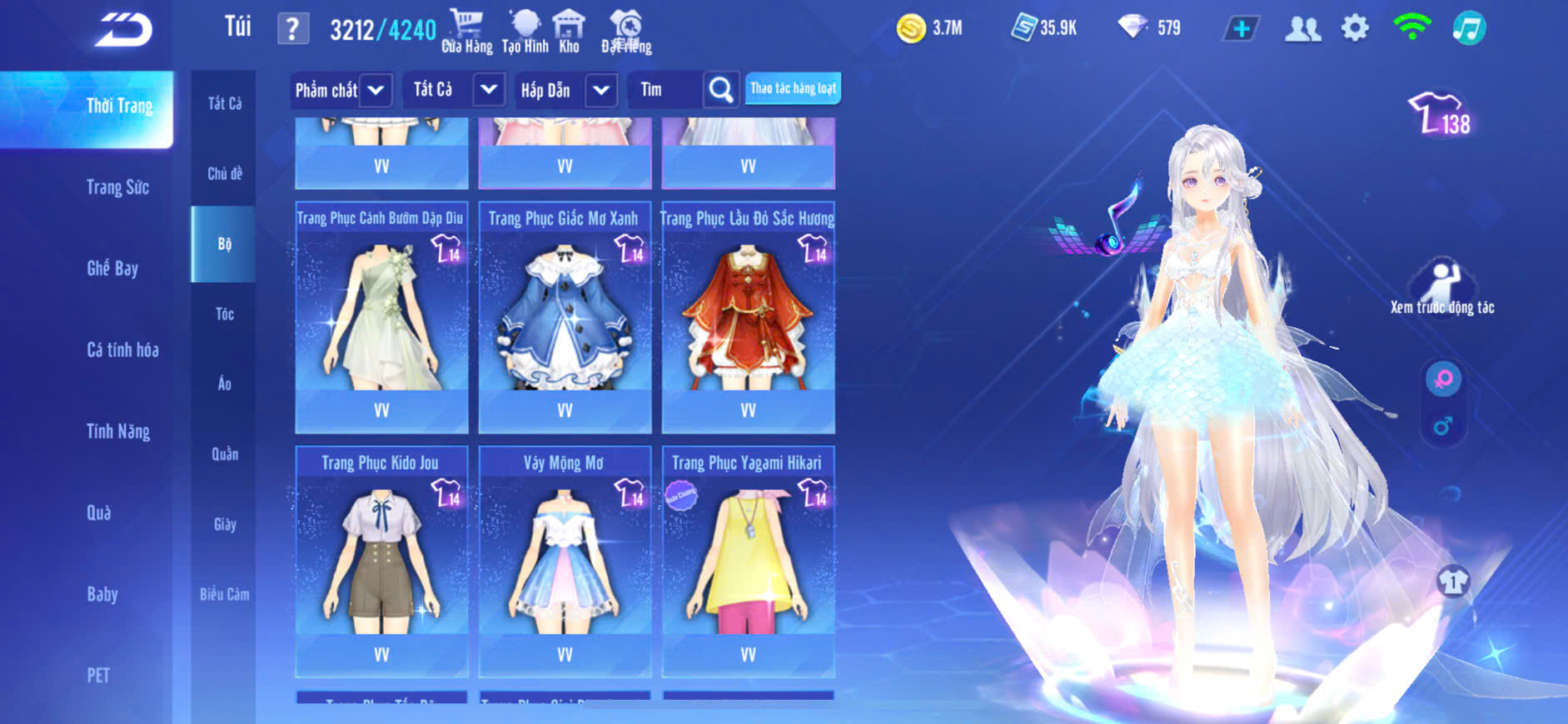Open the settings gear icon

(1355, 28)
